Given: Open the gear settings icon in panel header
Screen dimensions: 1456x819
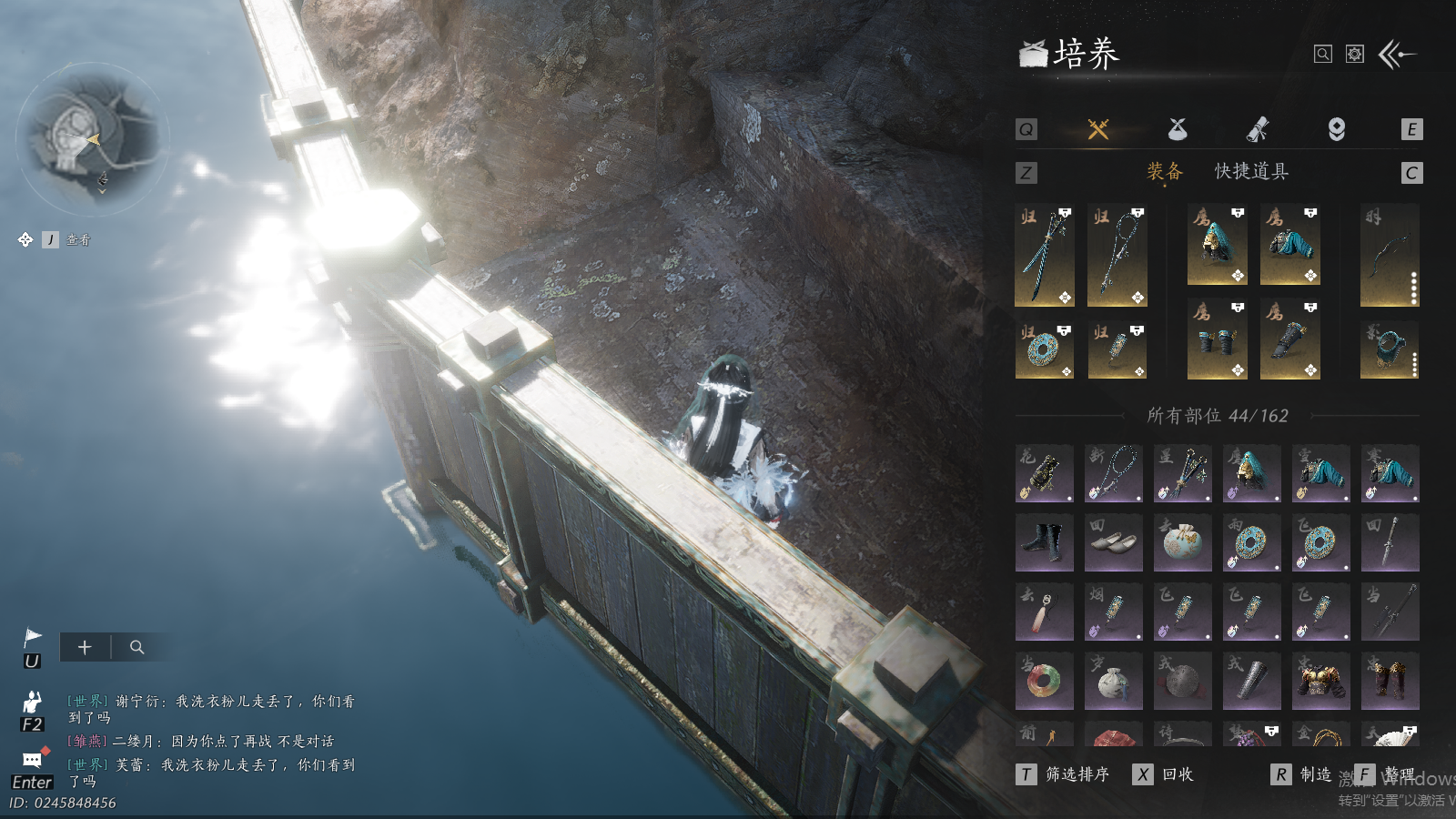Looking at the screenshot, I should pyautogui.click(x=1355, y=55).
